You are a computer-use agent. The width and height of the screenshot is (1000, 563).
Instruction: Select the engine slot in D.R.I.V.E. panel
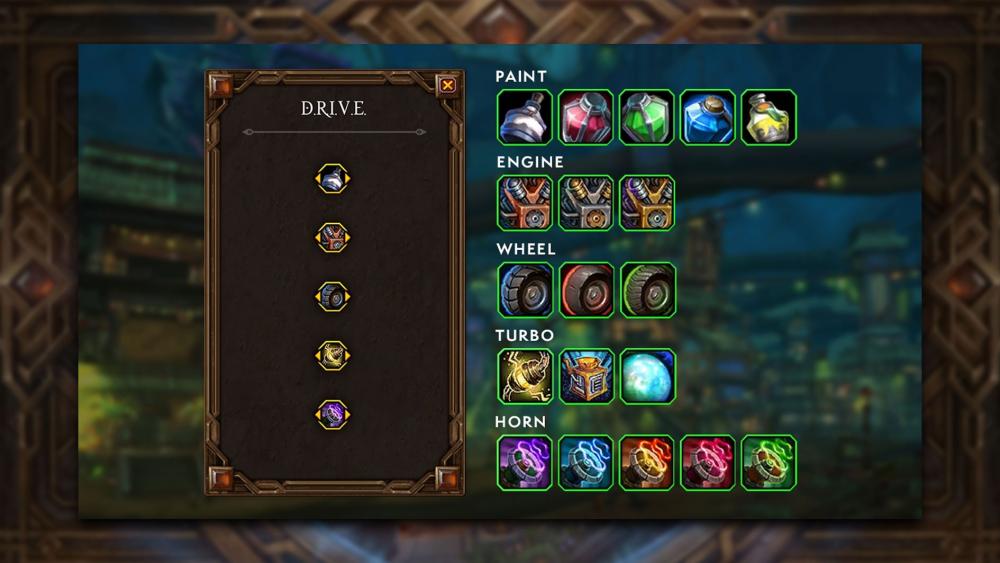pos(333,237)
